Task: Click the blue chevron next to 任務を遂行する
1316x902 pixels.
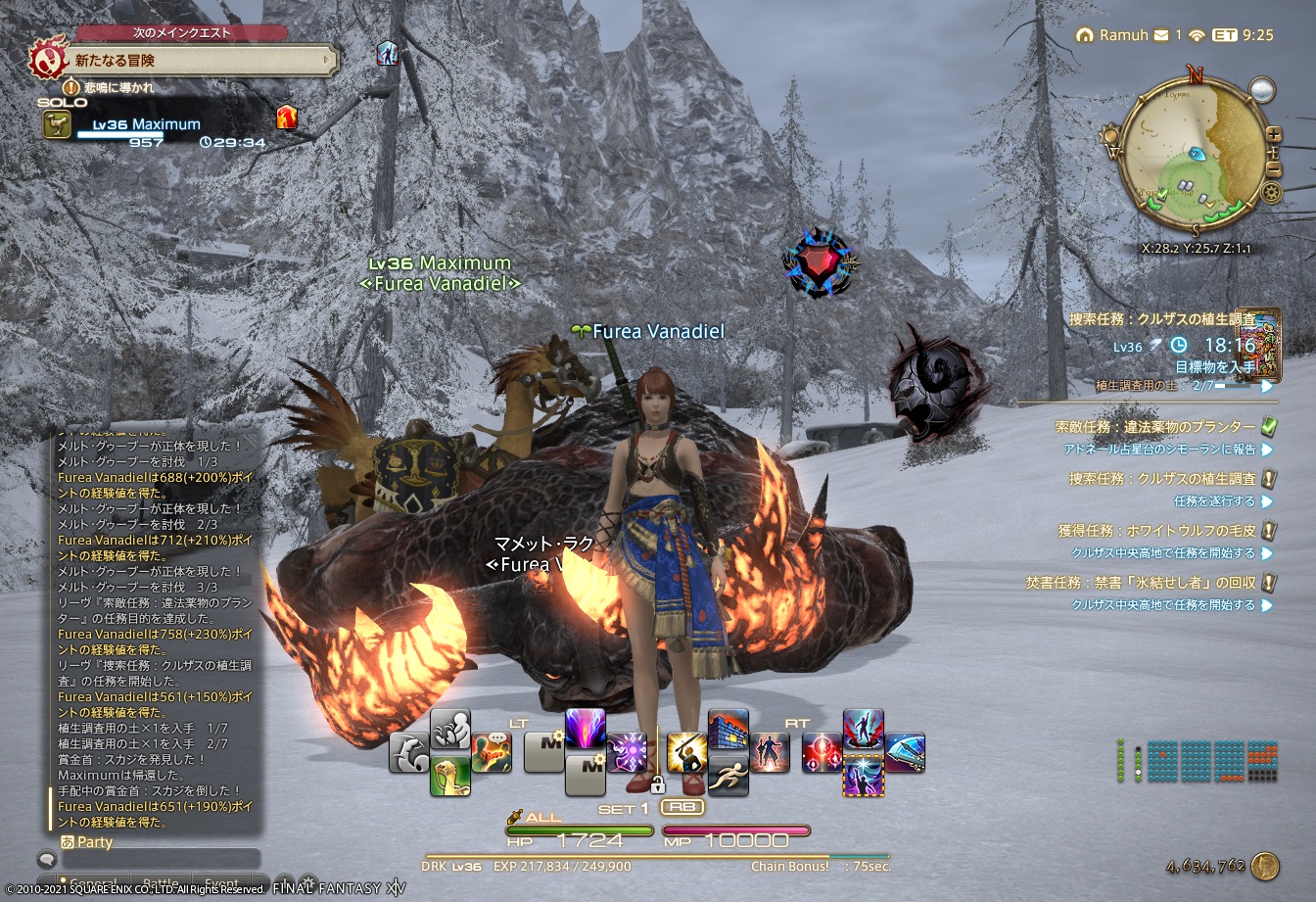Action: (x=1266, y=503)
